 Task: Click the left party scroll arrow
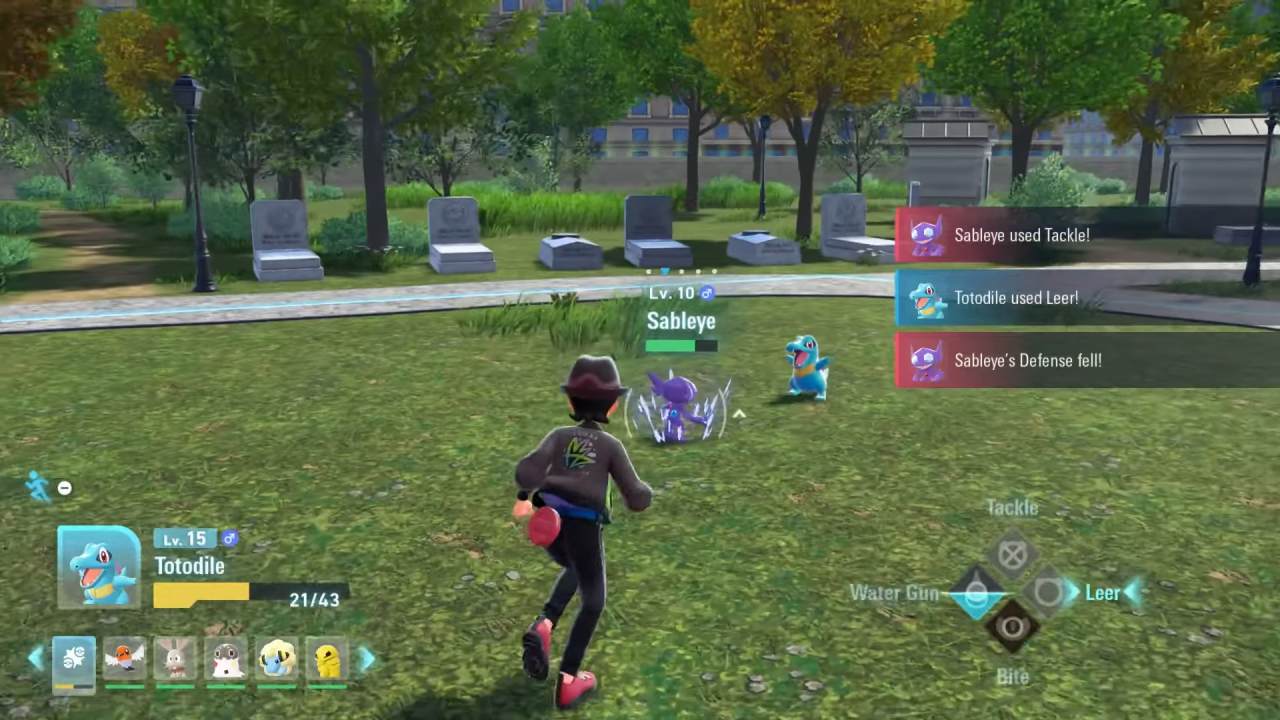(x=36, y=658)
